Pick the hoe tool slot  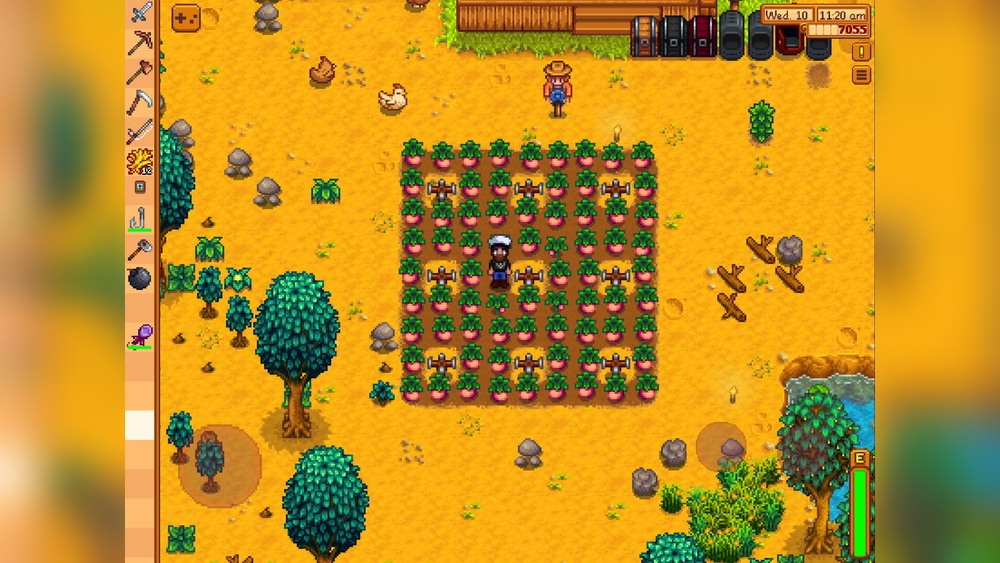(140, 131)
